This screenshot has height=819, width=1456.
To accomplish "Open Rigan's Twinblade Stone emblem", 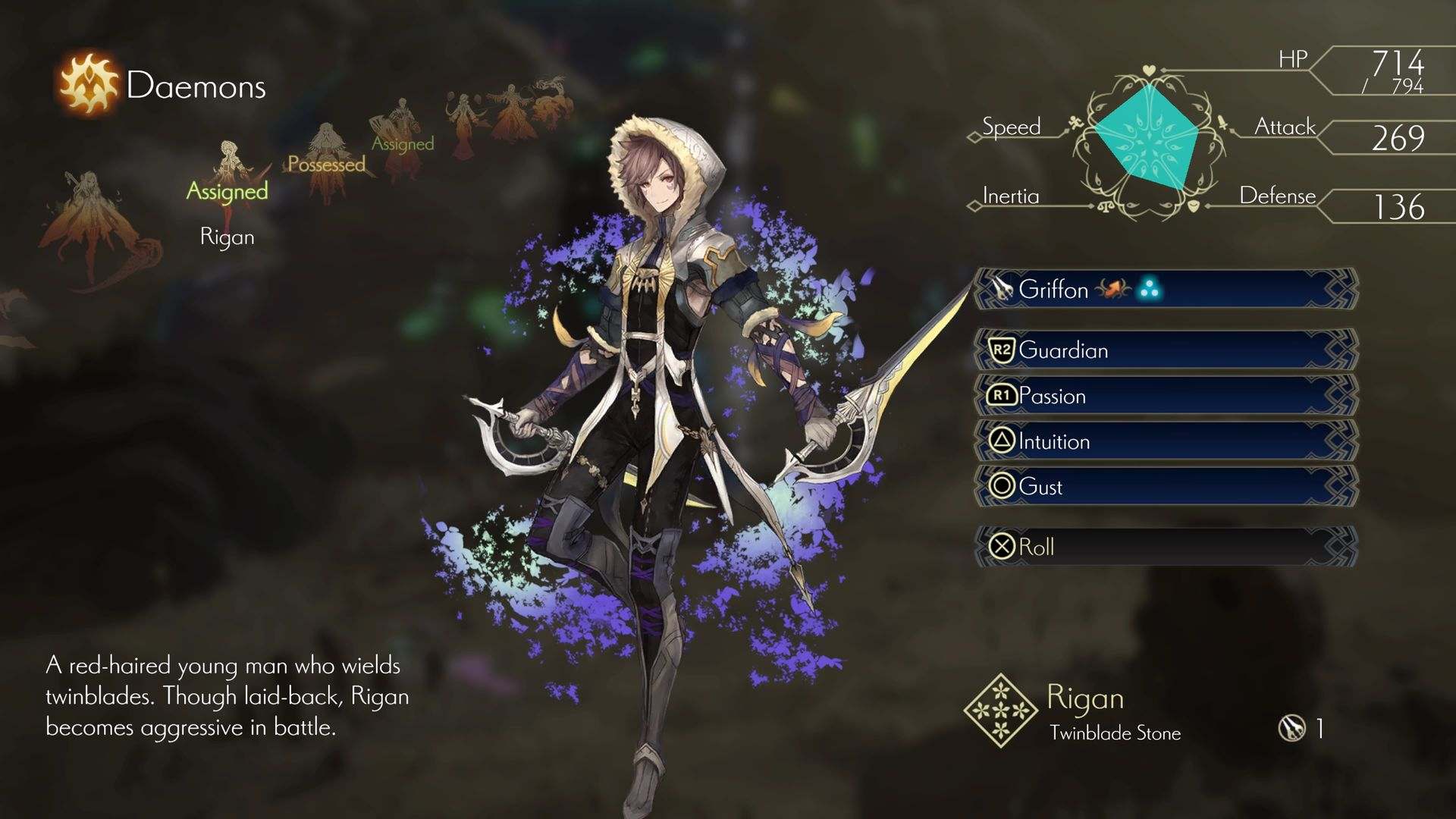I will 1000,710.
